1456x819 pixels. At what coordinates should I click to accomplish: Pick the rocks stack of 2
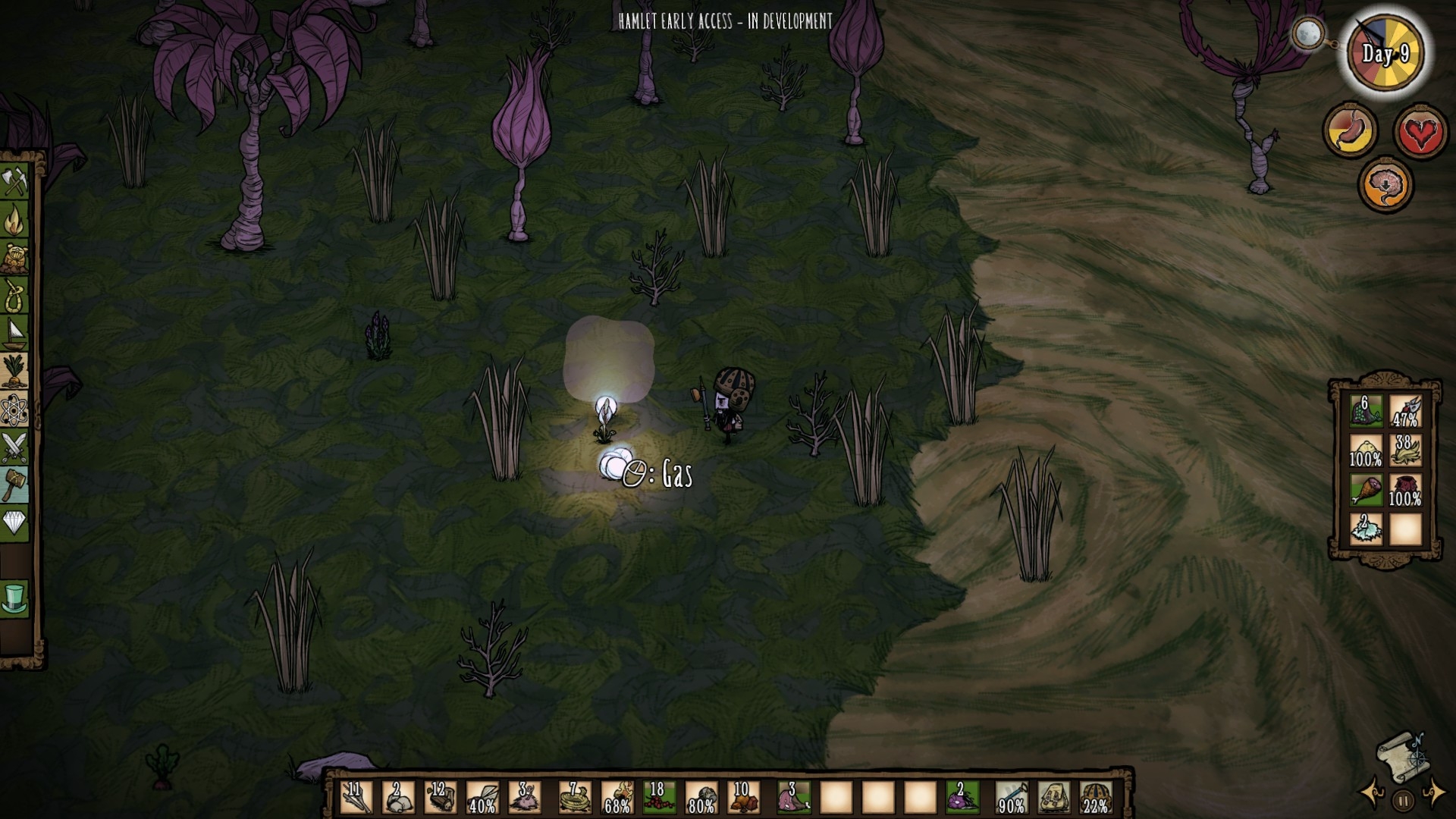click(x=397, y=798)
